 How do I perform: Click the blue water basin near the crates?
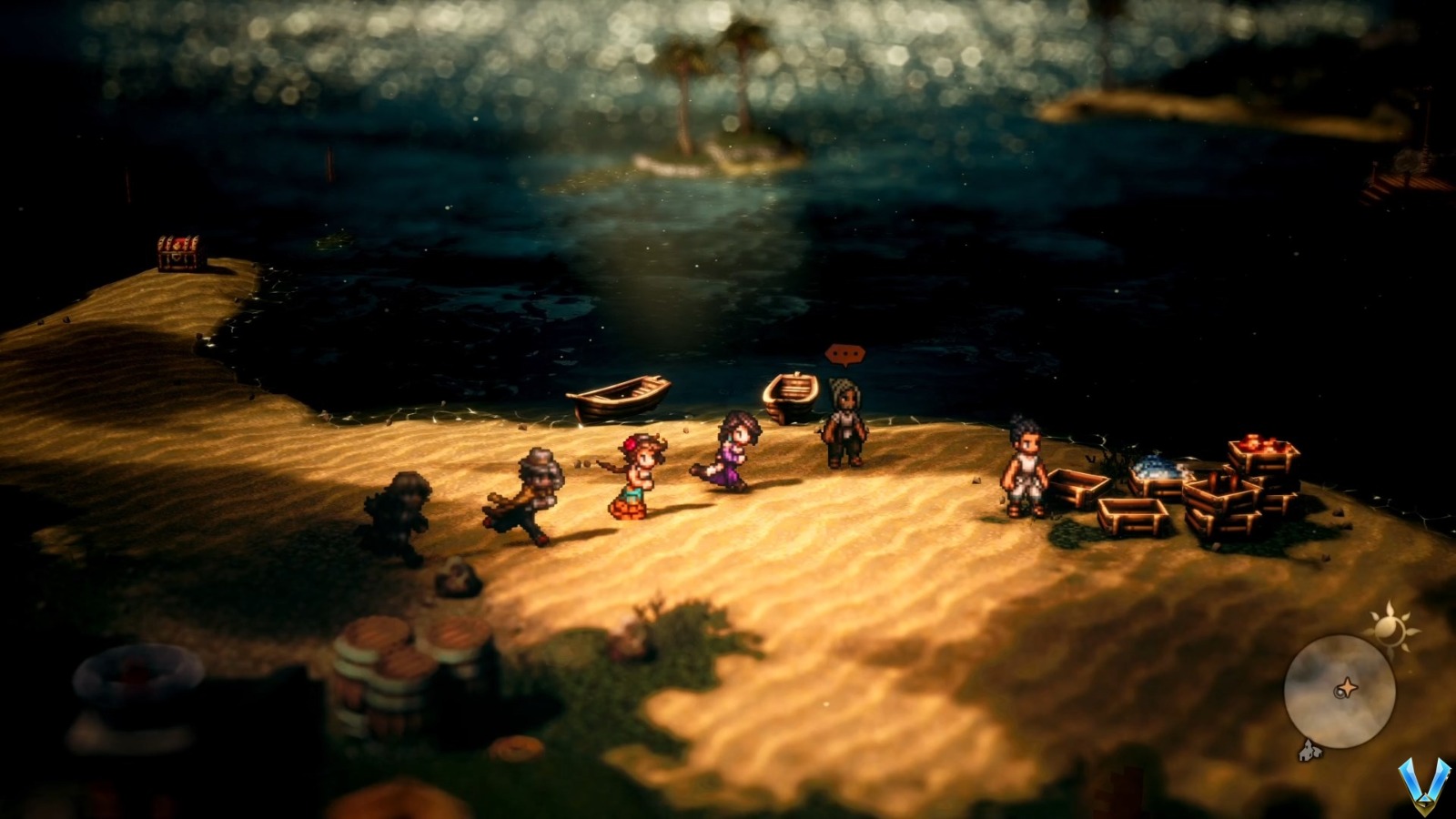point(1158,470)
